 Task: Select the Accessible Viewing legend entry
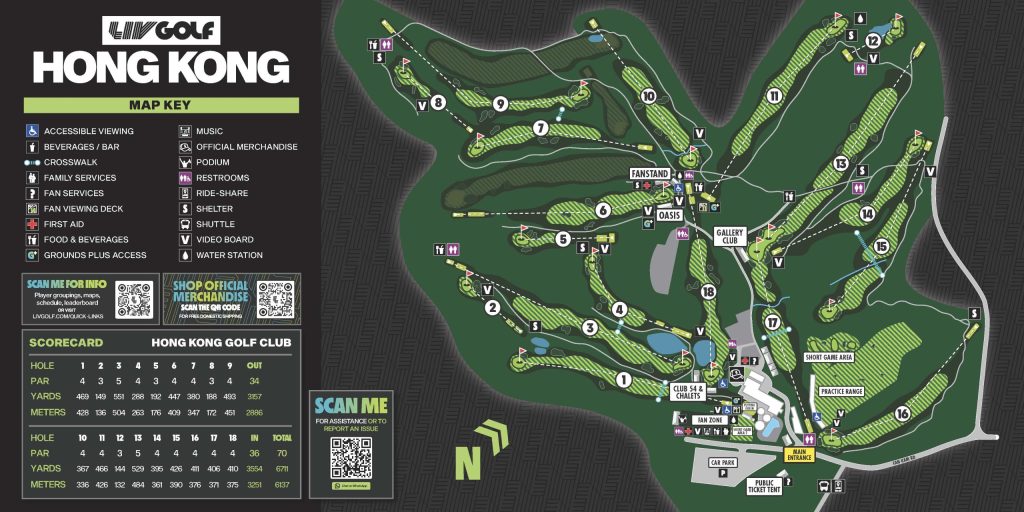coord(88,131)
